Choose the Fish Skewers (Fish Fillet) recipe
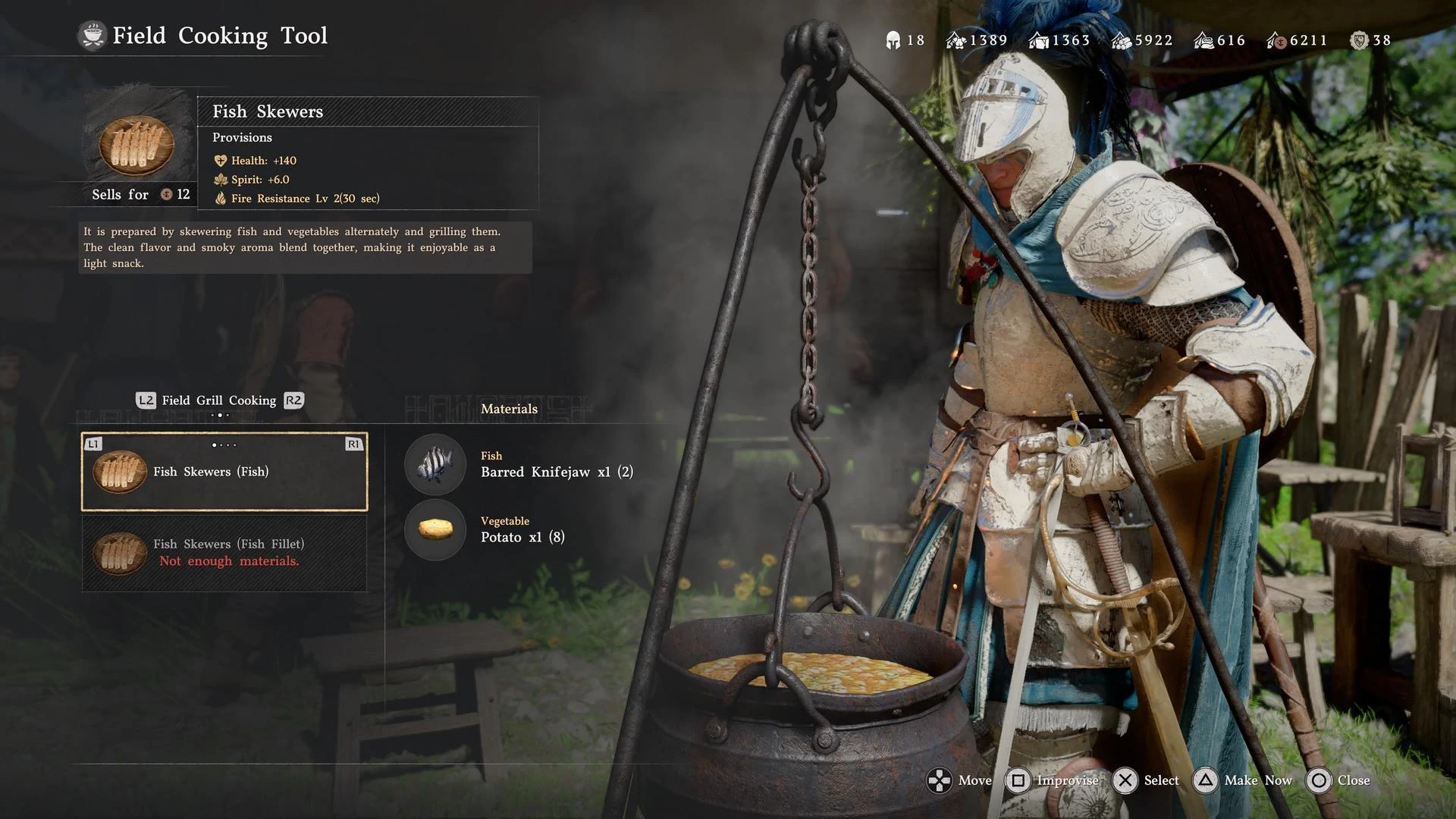The height and width of the screenshot is (819, 1456). (x=224, y=552)
